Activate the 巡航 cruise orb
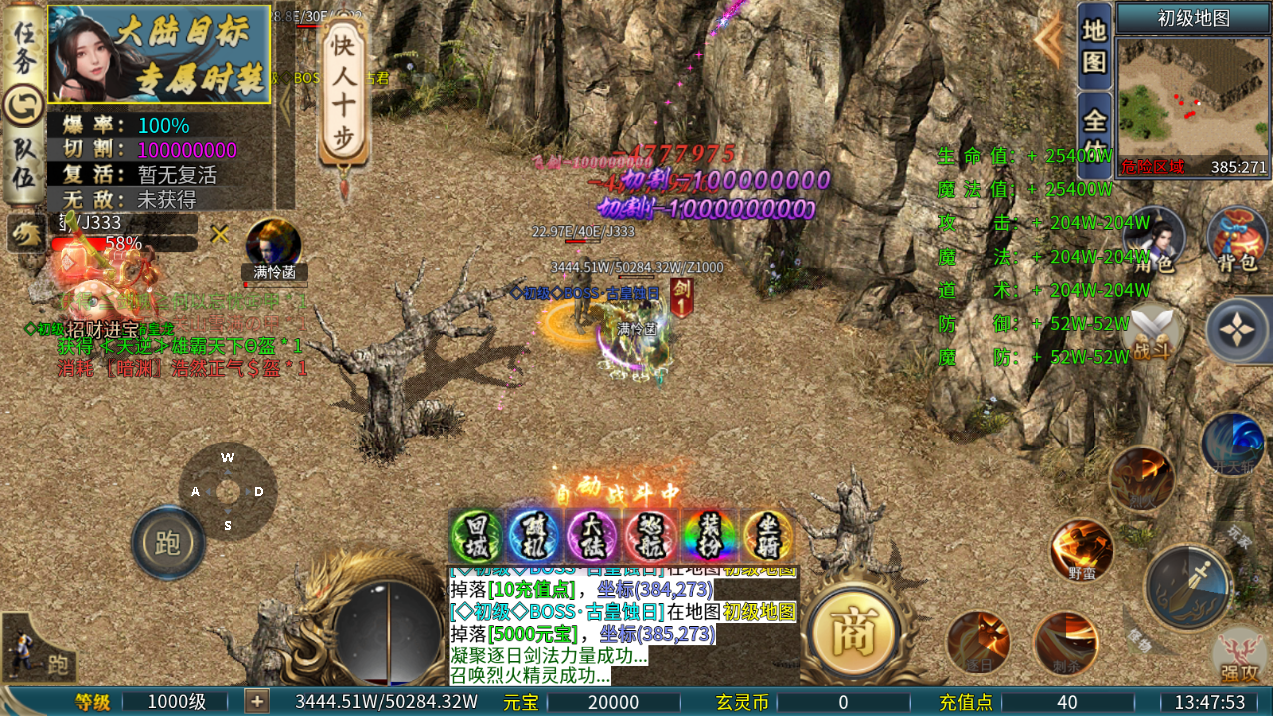The height and width of the screenshot is (716, 1273). [652, 536]
